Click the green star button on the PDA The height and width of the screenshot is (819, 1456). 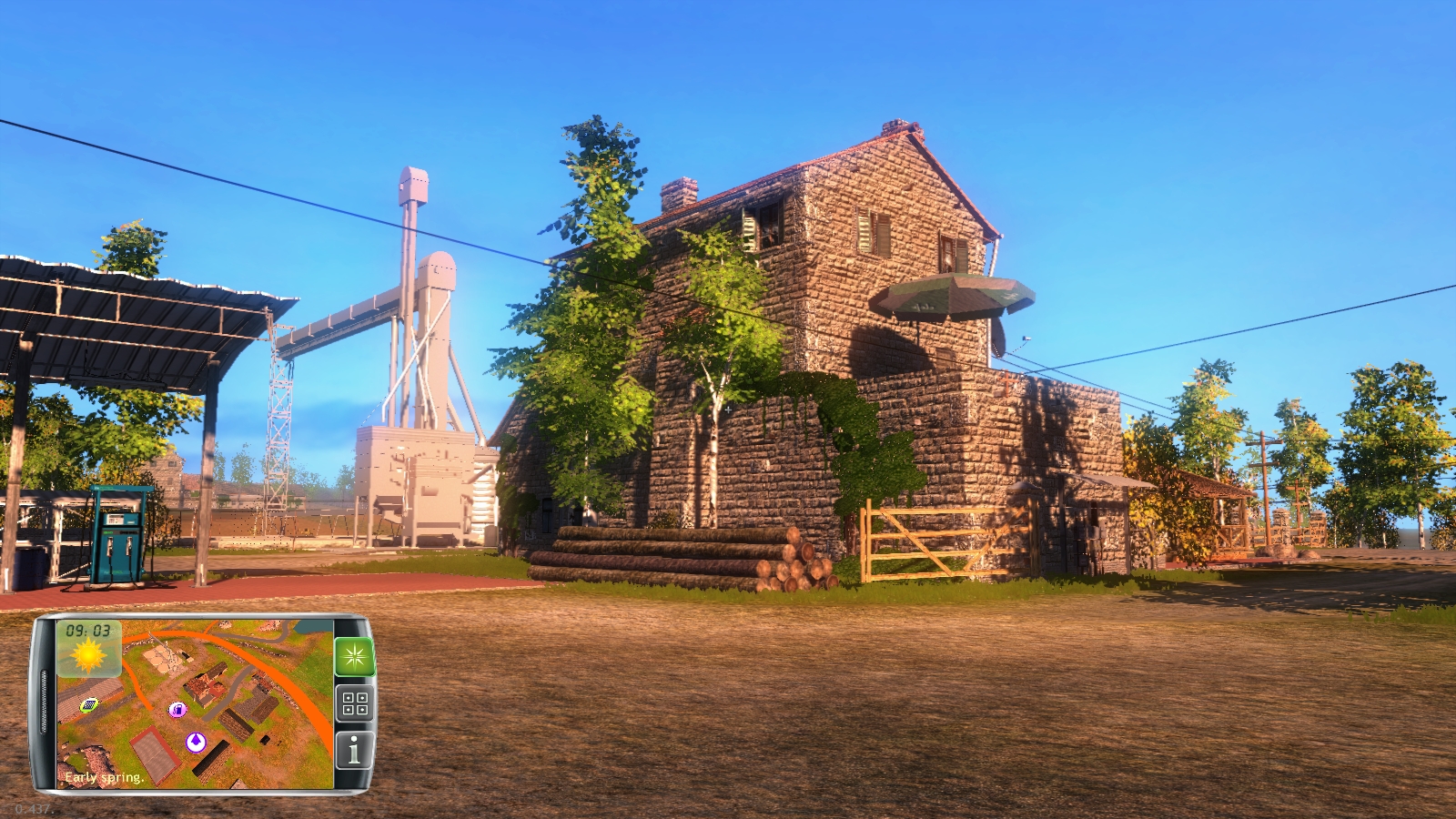point(356,657)
